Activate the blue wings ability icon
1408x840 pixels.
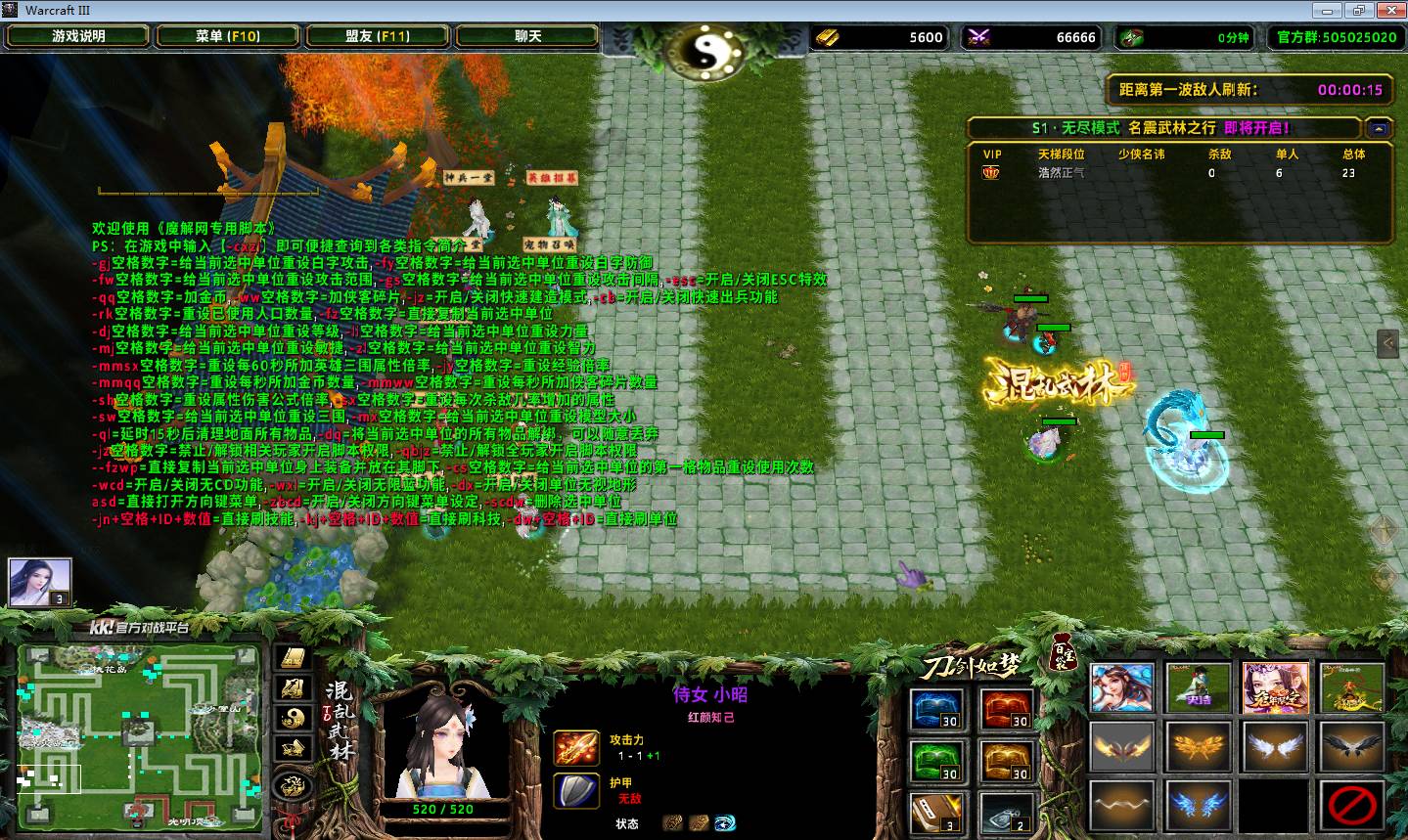pyautogui.click(x=1199, y=805)
